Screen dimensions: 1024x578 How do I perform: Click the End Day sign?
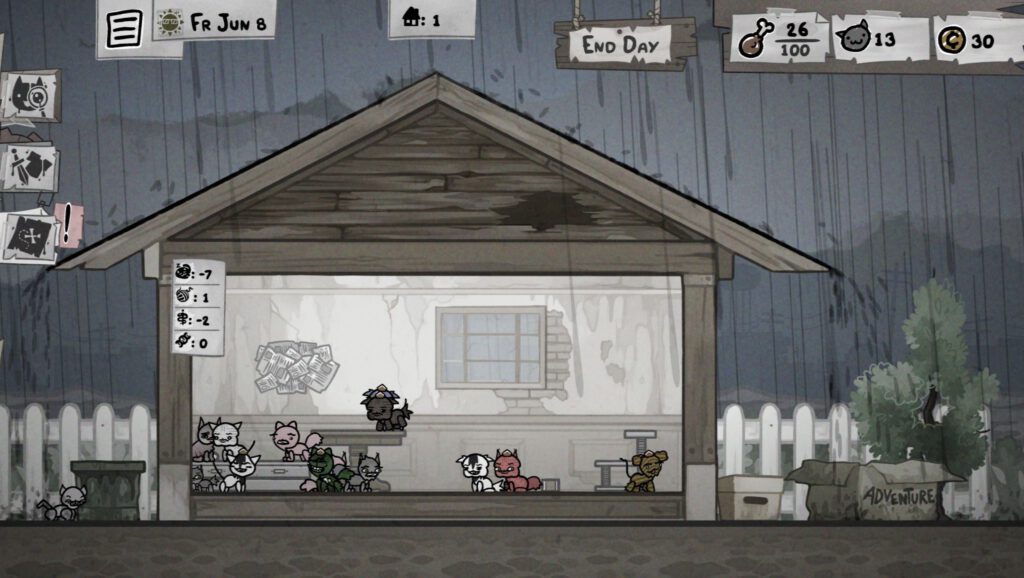[625, 45]
